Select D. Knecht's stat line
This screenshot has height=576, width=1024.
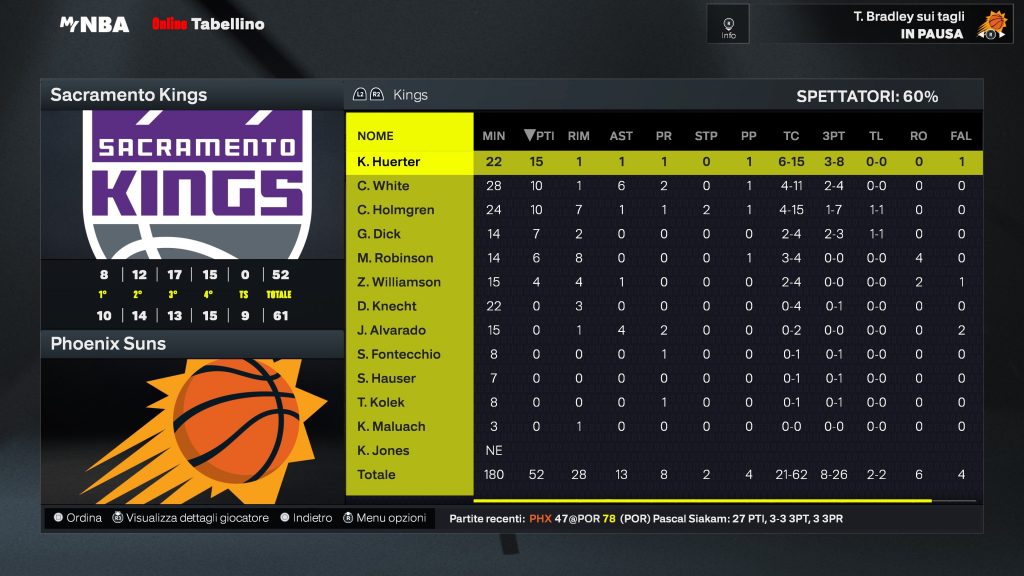coord(387,306)
